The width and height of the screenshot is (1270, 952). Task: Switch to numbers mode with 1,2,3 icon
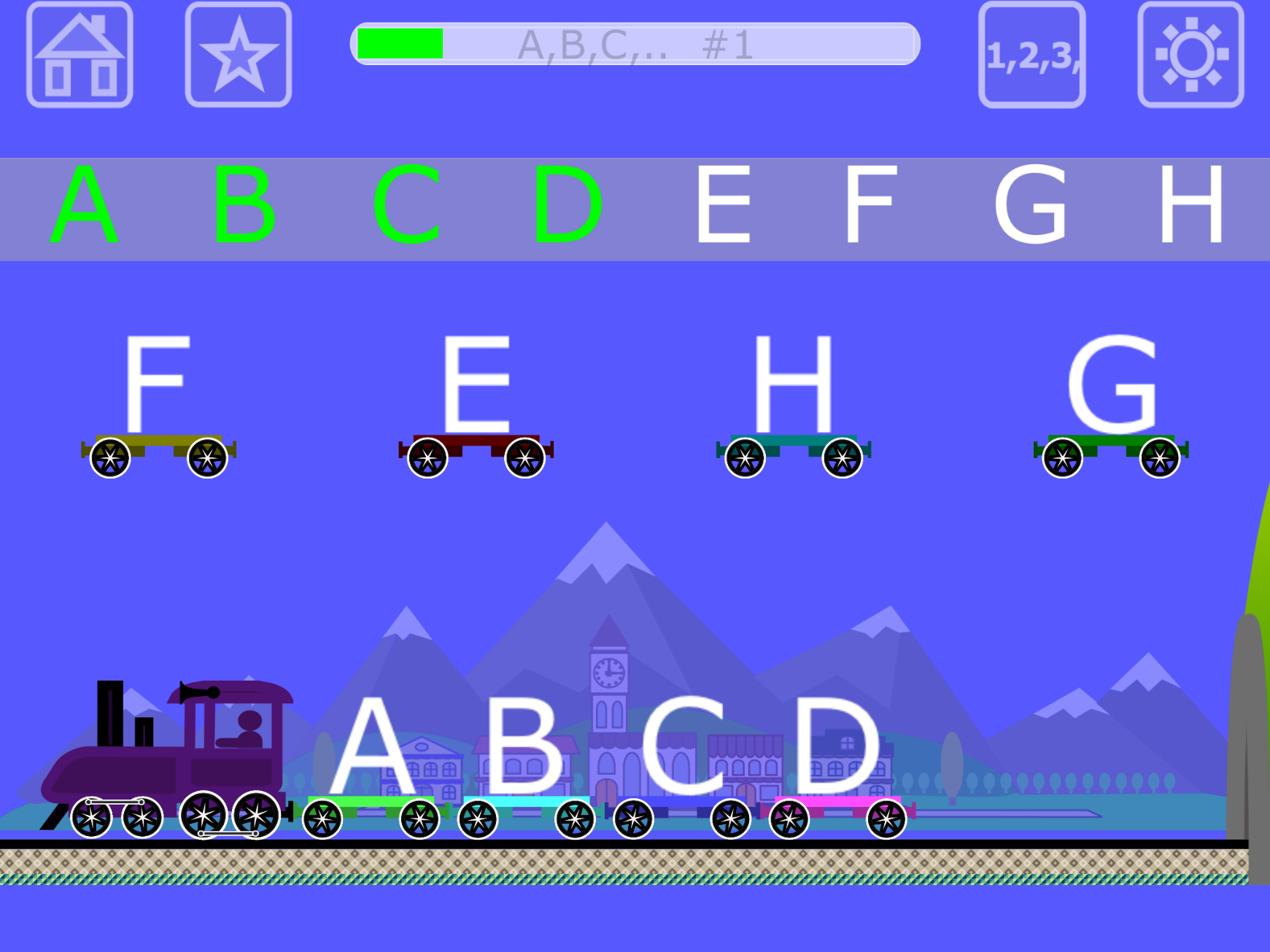pos(1032,55)
